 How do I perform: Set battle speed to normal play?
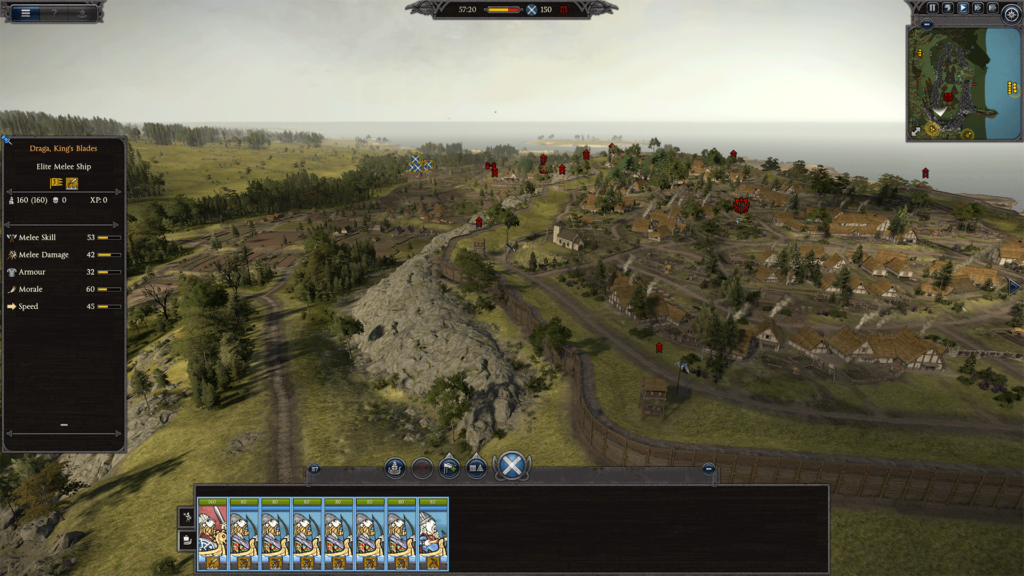coord(962,8)
